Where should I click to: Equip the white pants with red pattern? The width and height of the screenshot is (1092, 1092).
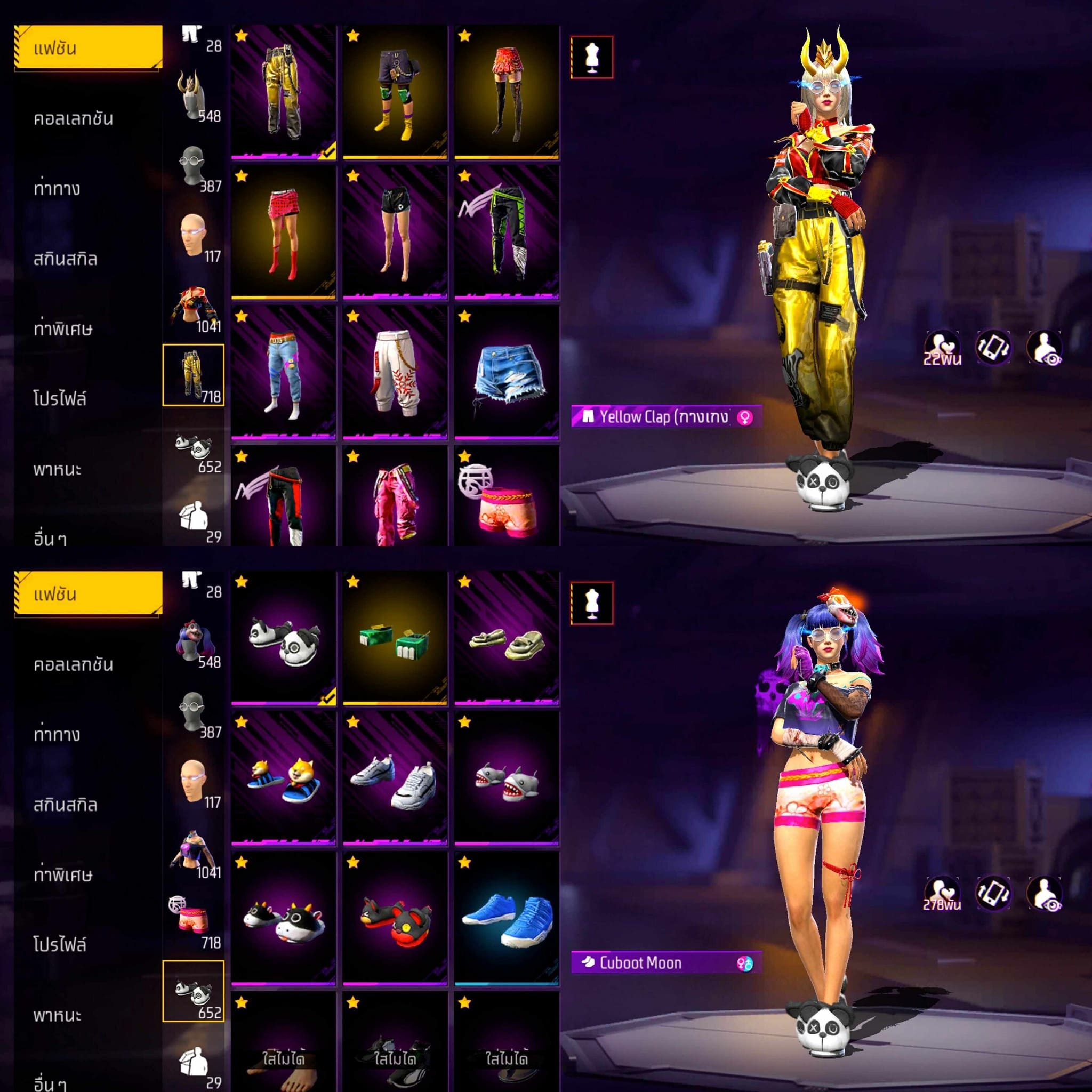click(395, 373)
